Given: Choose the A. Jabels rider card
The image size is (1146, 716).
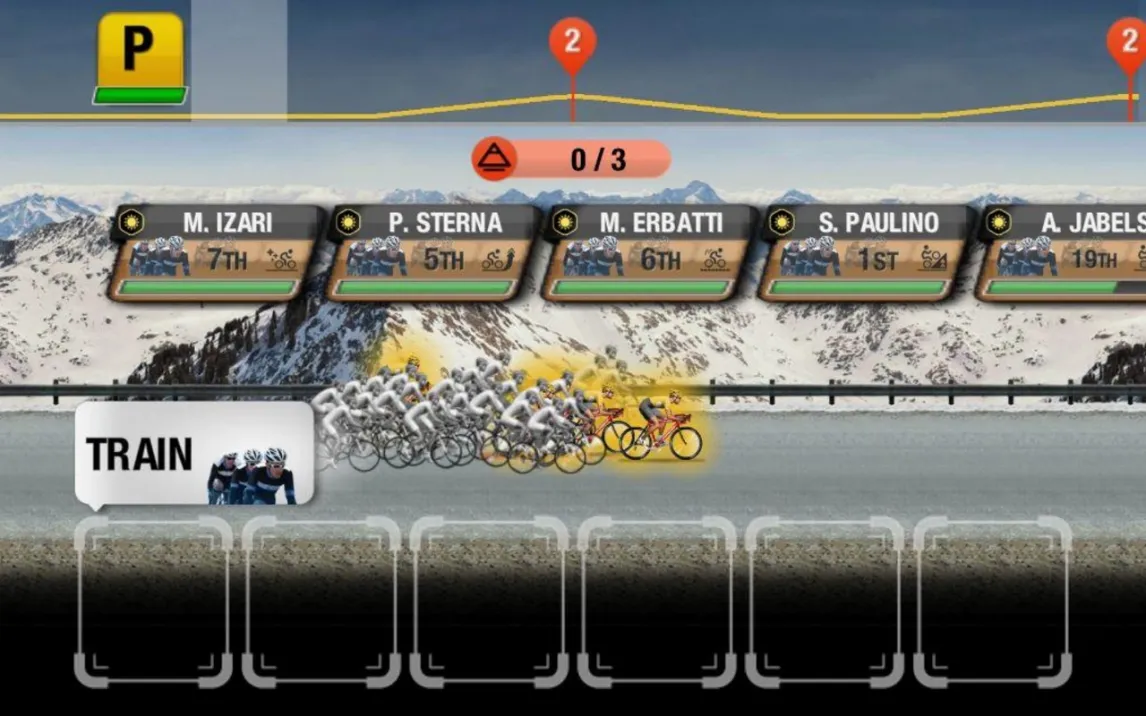Looking at the screenshot, I should (x=1064, y=253).
